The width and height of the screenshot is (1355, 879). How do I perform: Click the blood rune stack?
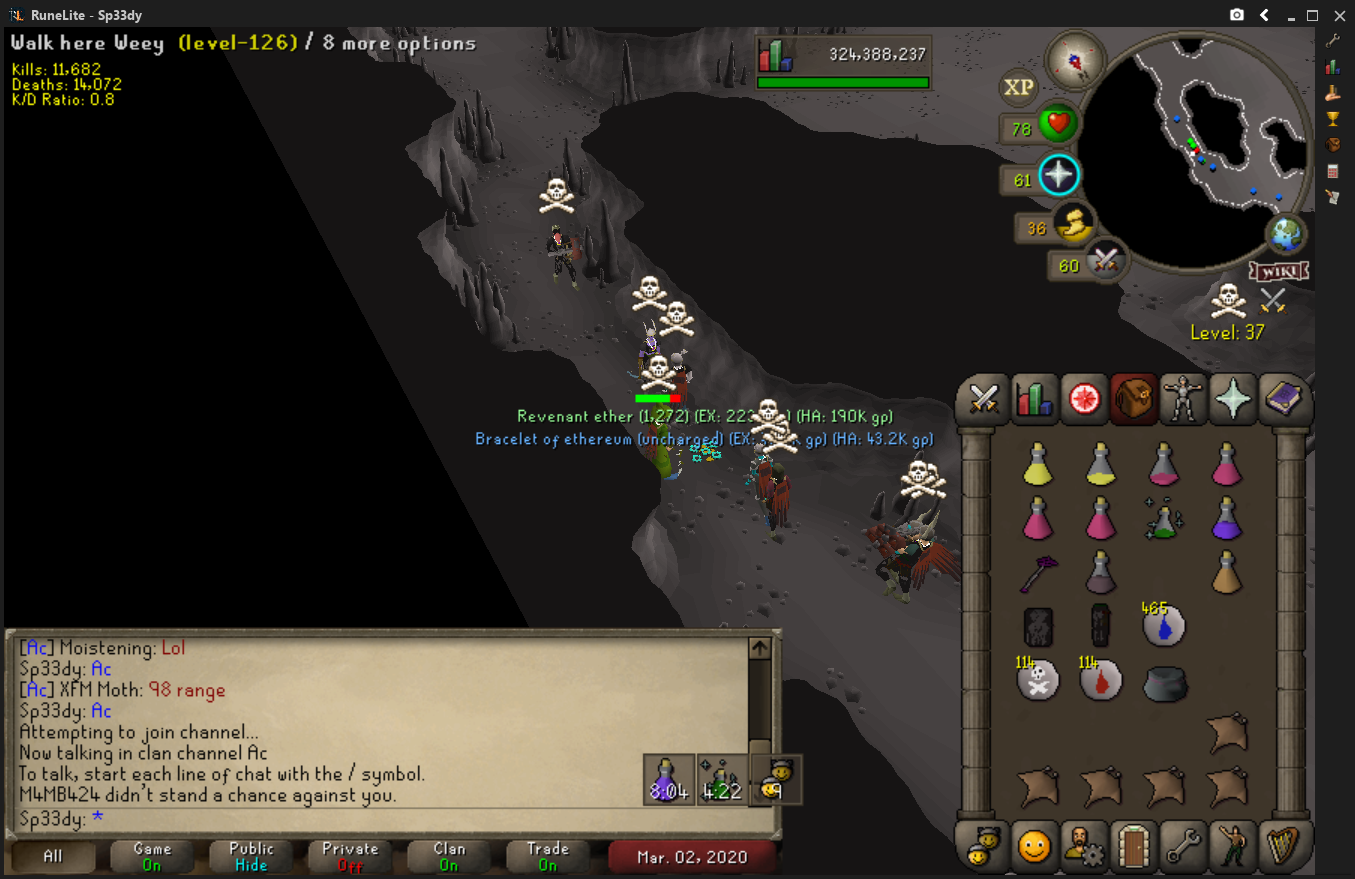click(1101, 681)
